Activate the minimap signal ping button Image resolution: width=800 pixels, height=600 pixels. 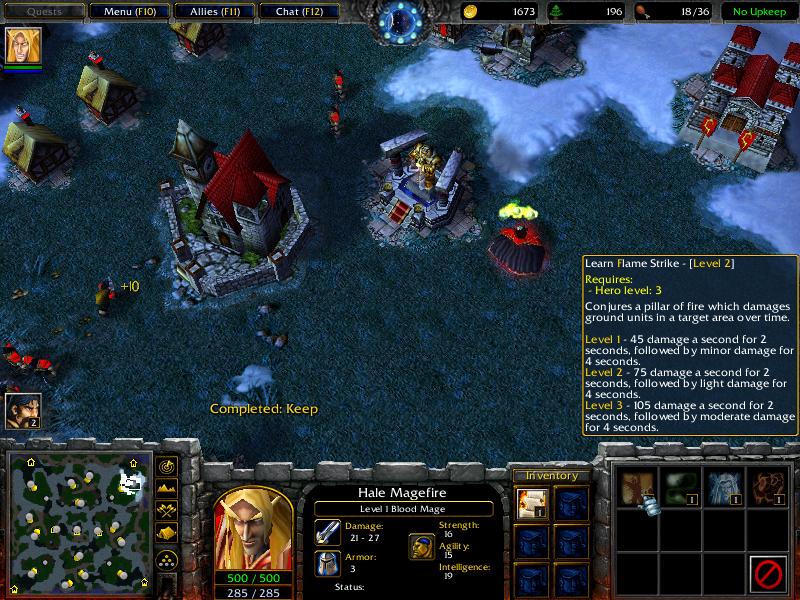click(167, 466)
